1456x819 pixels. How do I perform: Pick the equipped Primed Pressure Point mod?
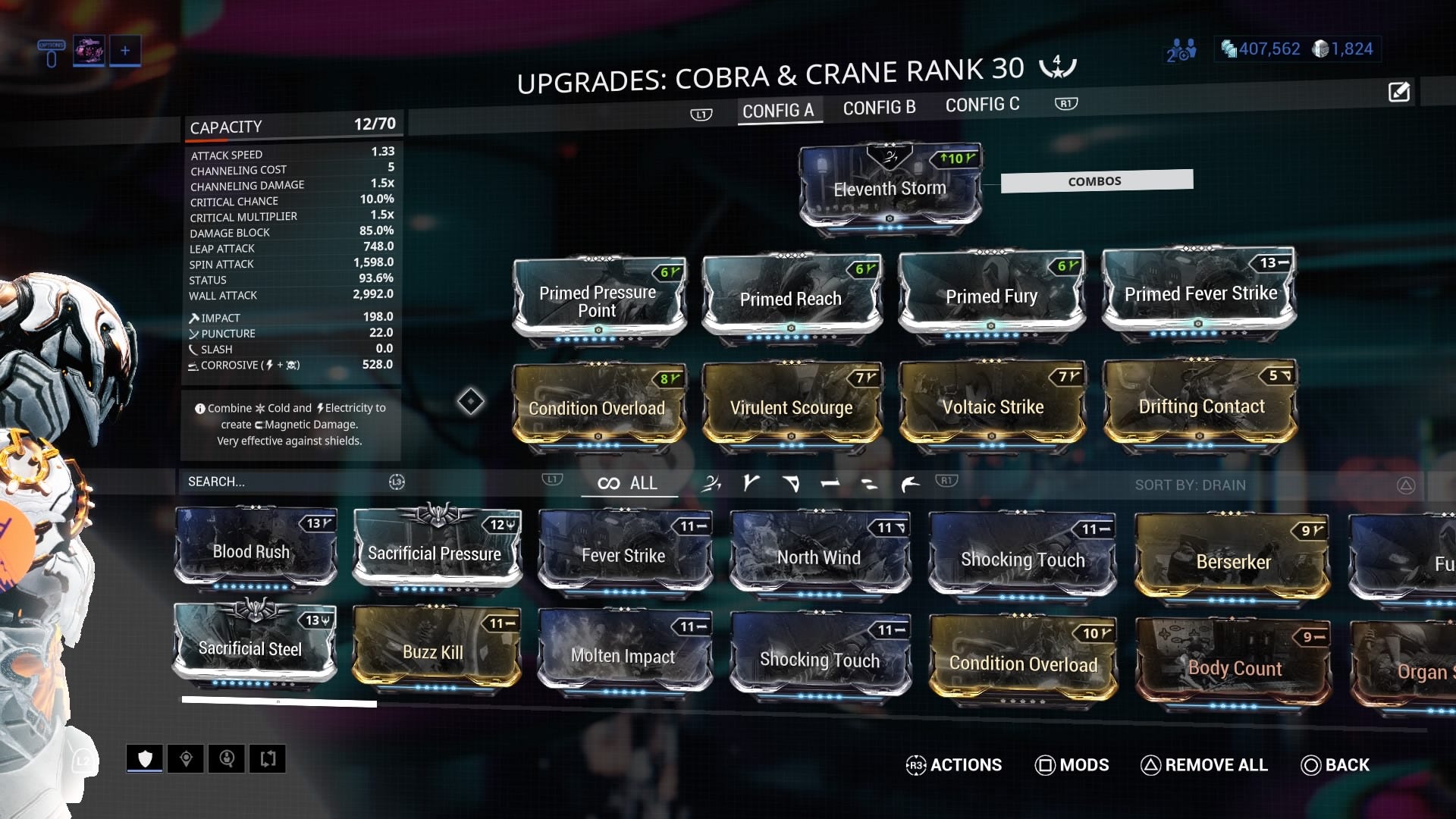click(x=598, y=300)
